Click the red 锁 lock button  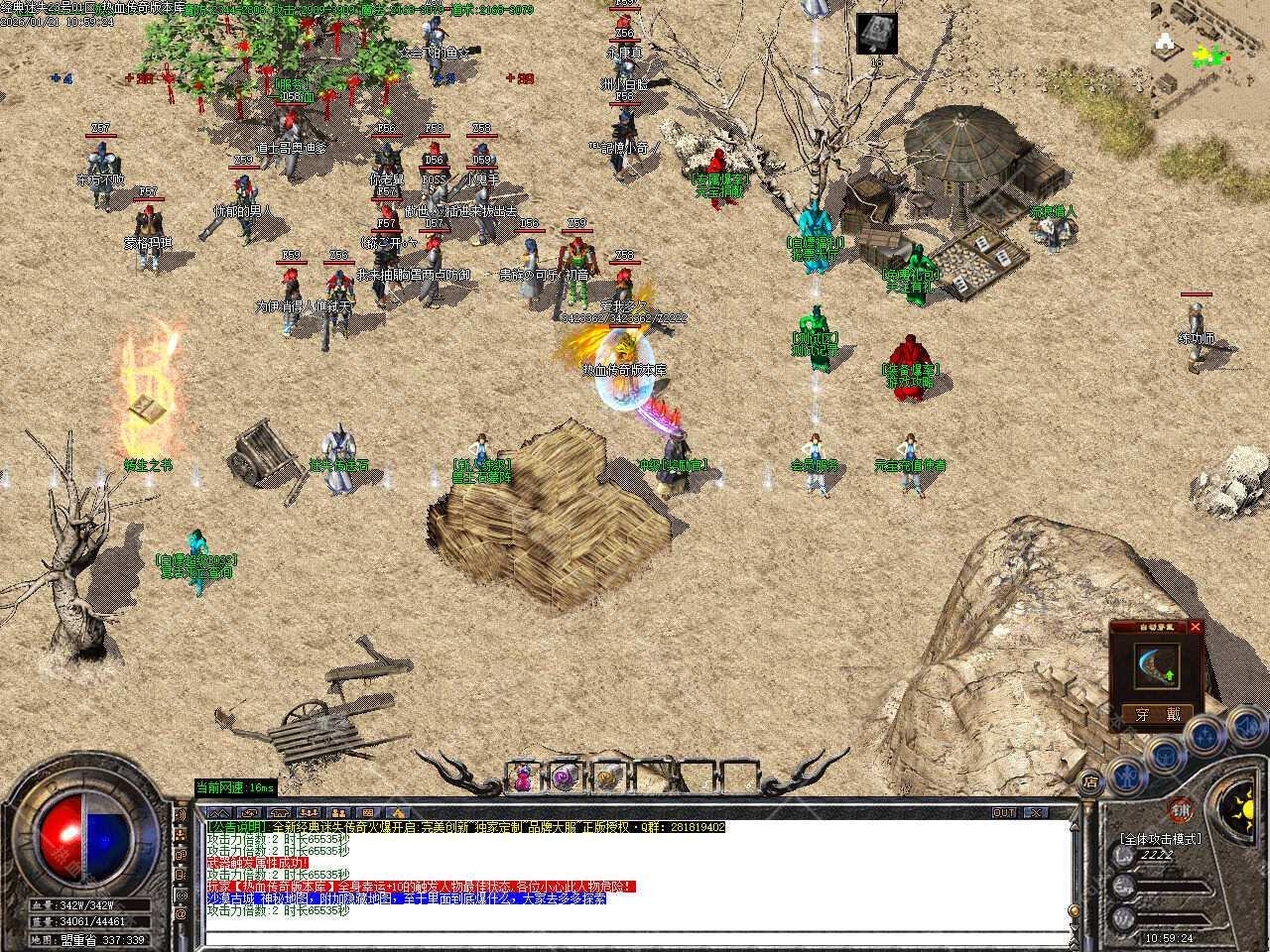1180,808
